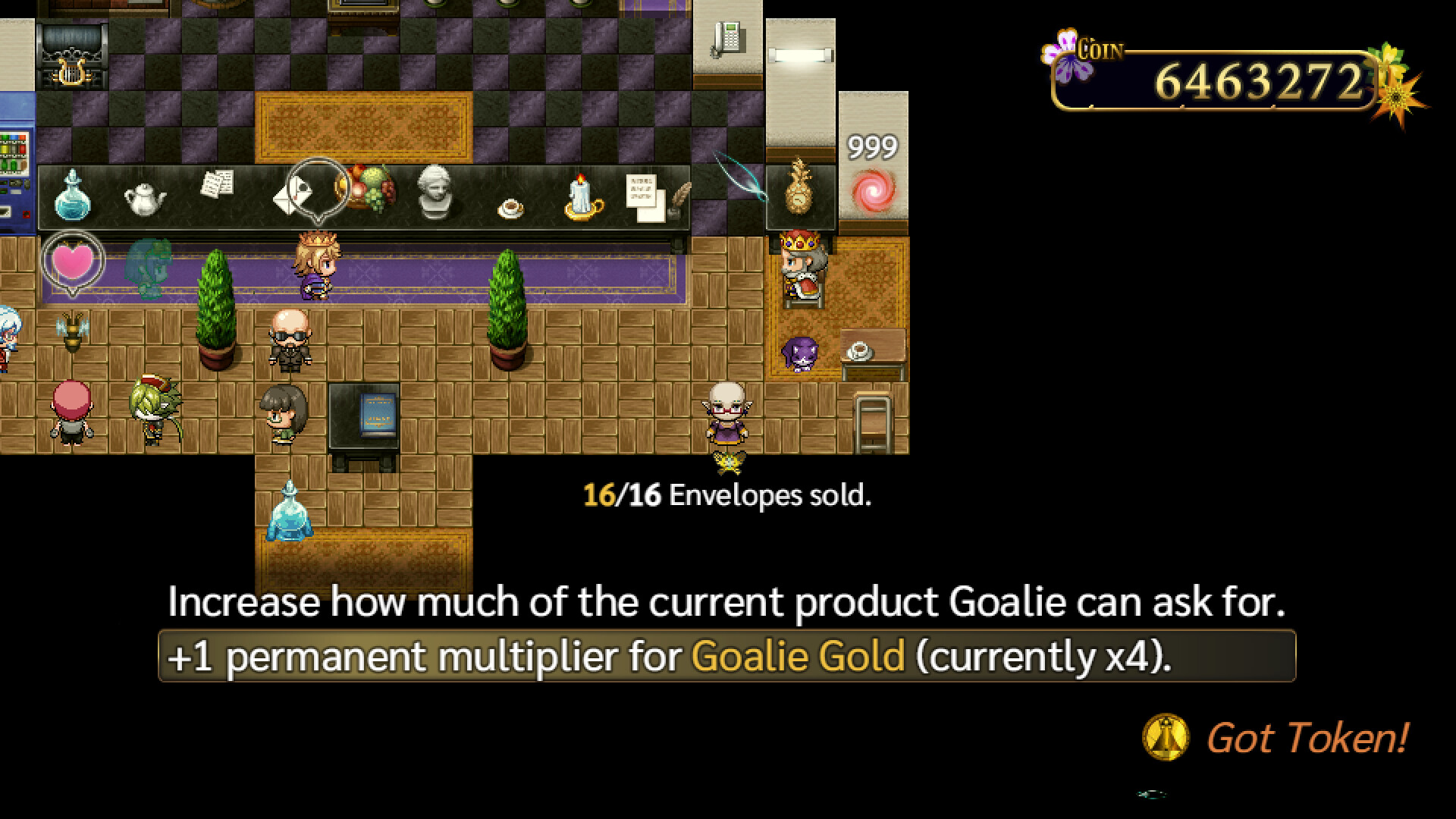This screenshot has width=1456, height=819.
Task: Click the marble bust statue display
Action: (432, 190)
